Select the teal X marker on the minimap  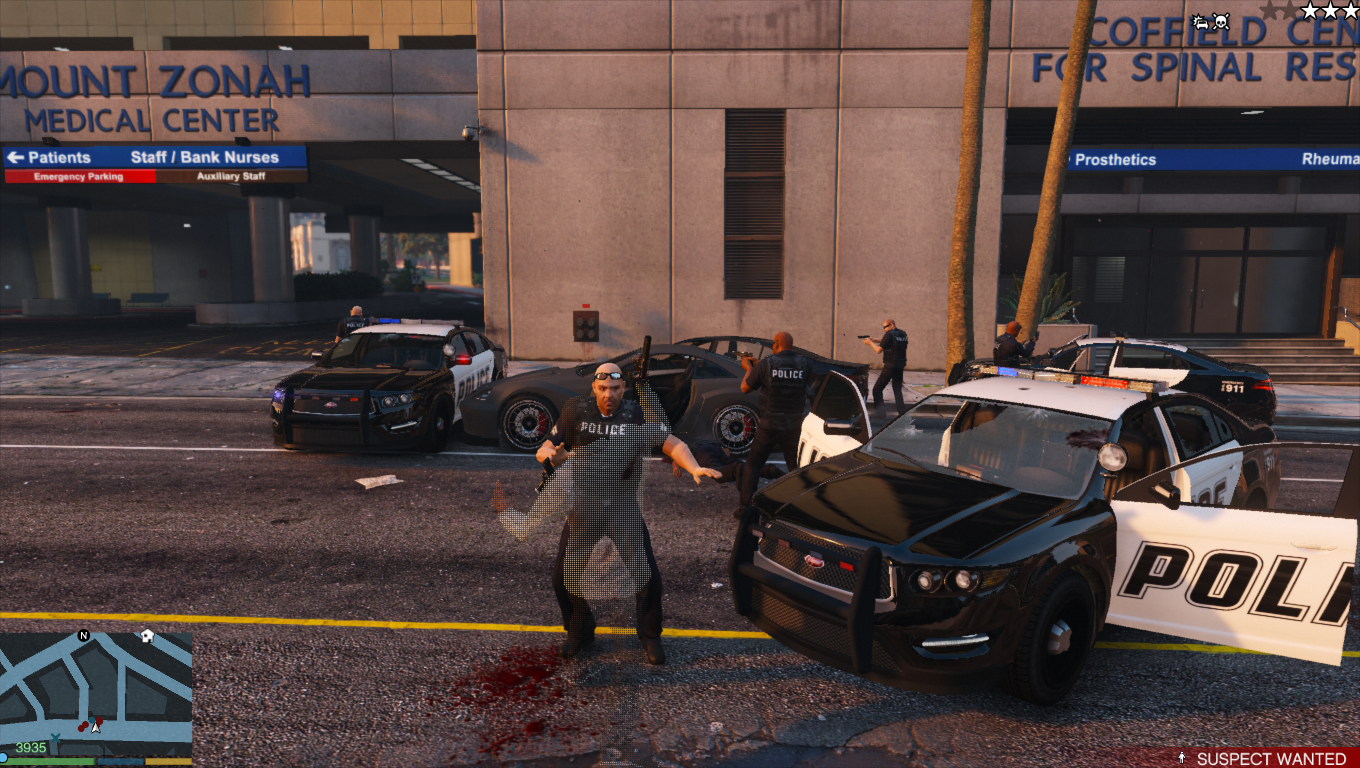coord(55,739)
